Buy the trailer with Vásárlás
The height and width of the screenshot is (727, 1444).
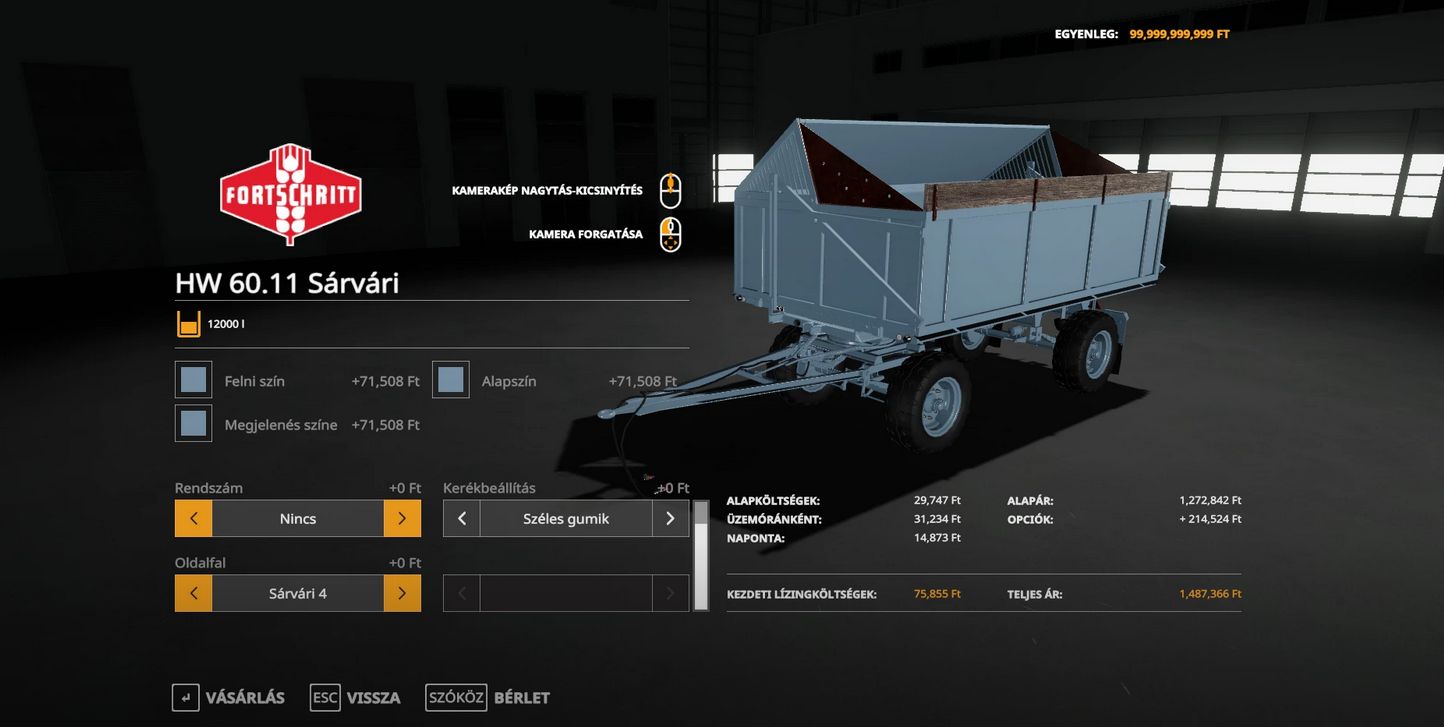click(x=229, y=697)
